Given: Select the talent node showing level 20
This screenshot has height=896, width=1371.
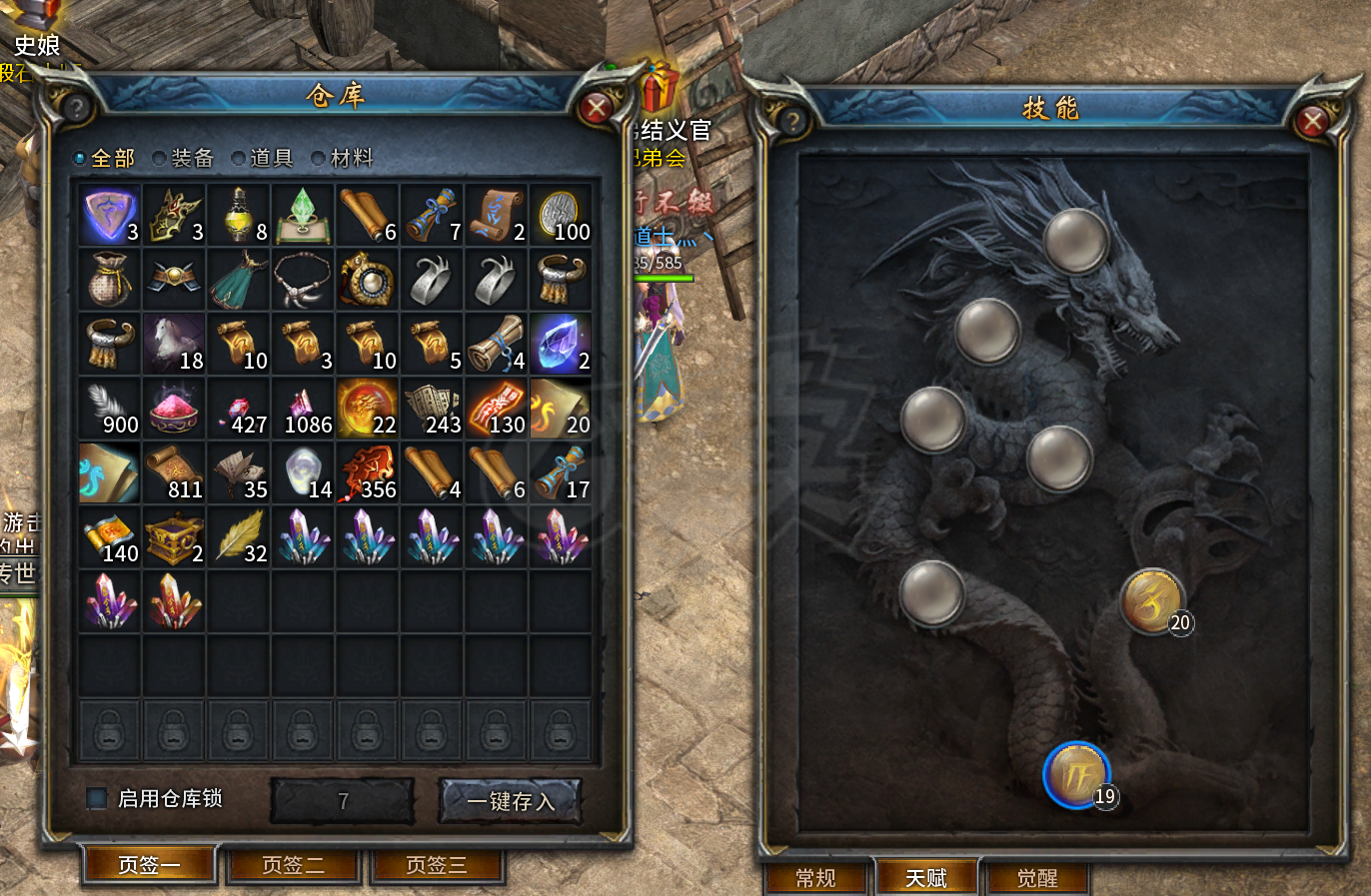Looking at the screenshot, I should [x=1152, y=602].
